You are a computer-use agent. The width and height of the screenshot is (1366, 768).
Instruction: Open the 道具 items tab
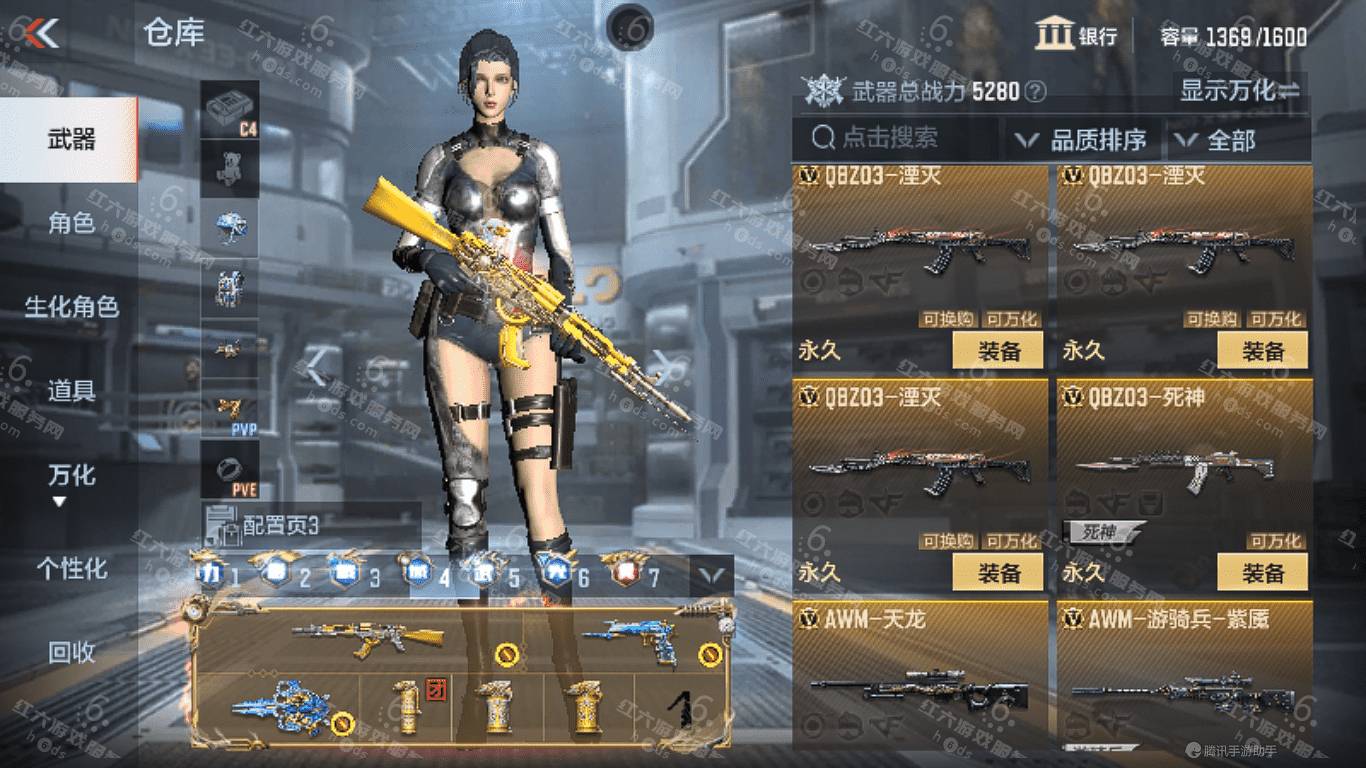click(70, 391)
